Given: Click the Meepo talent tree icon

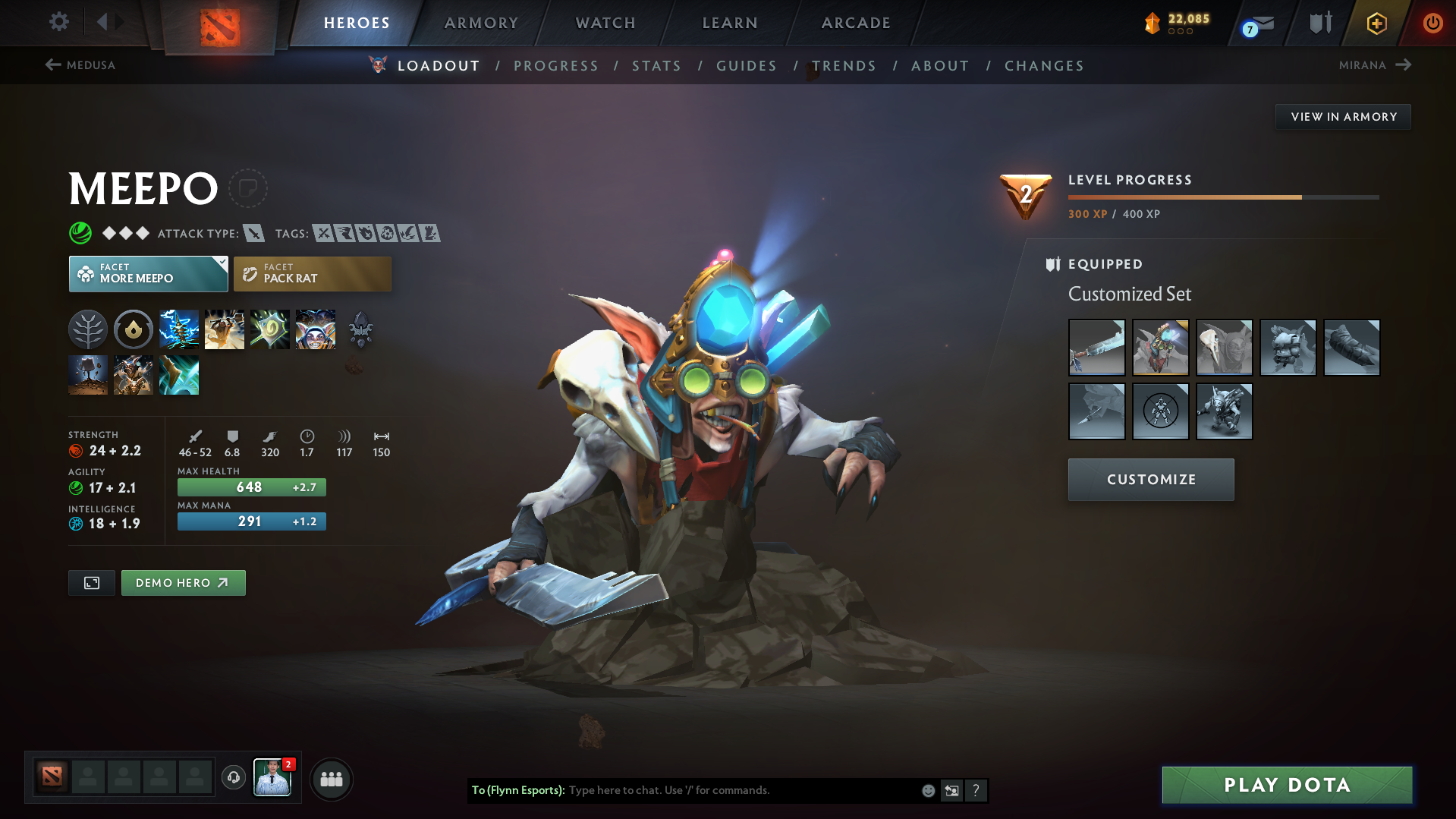Looking at the screenshot, I should [x=88, y=329].
